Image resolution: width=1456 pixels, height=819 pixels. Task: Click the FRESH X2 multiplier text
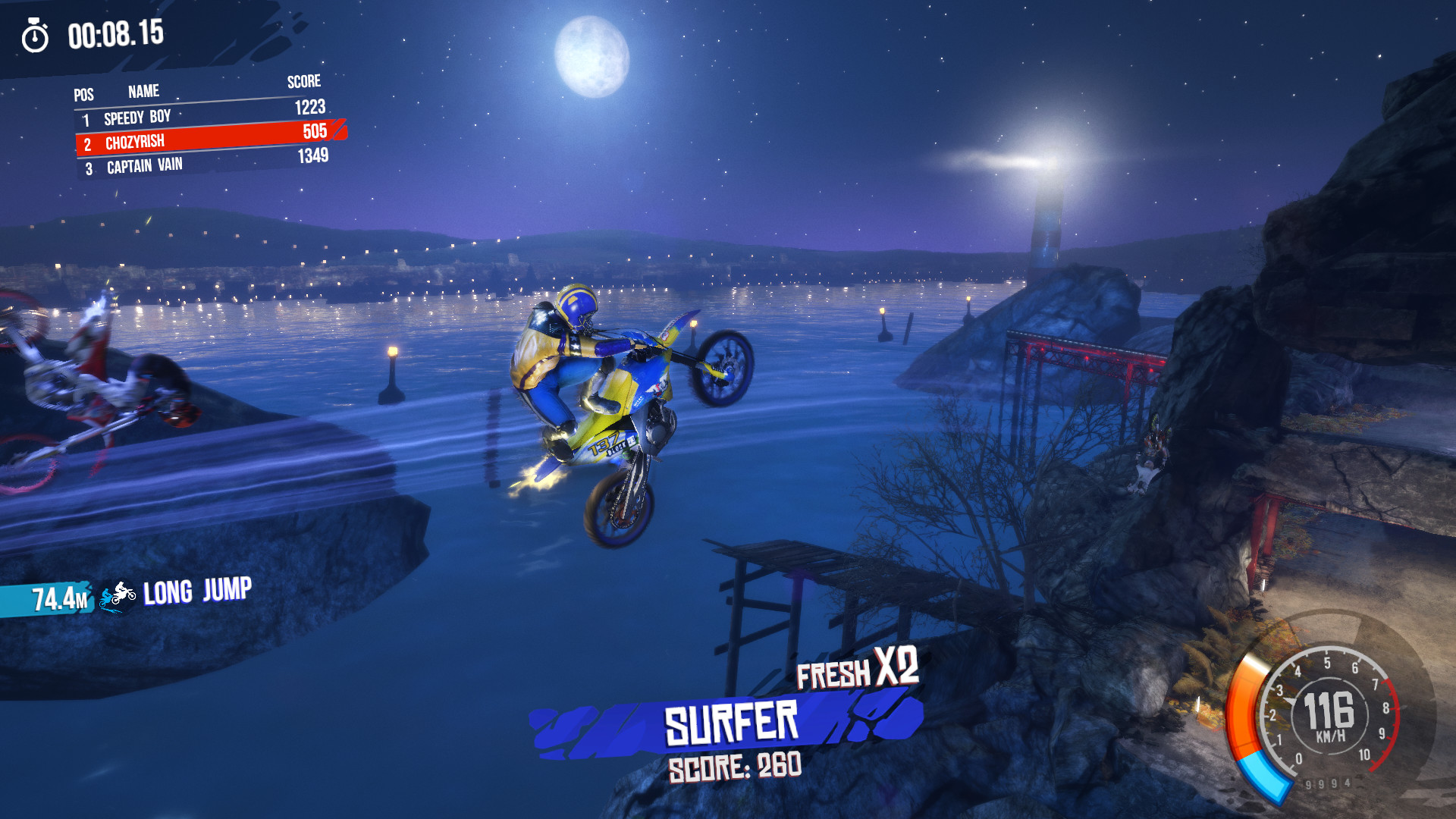pos(858,672)
